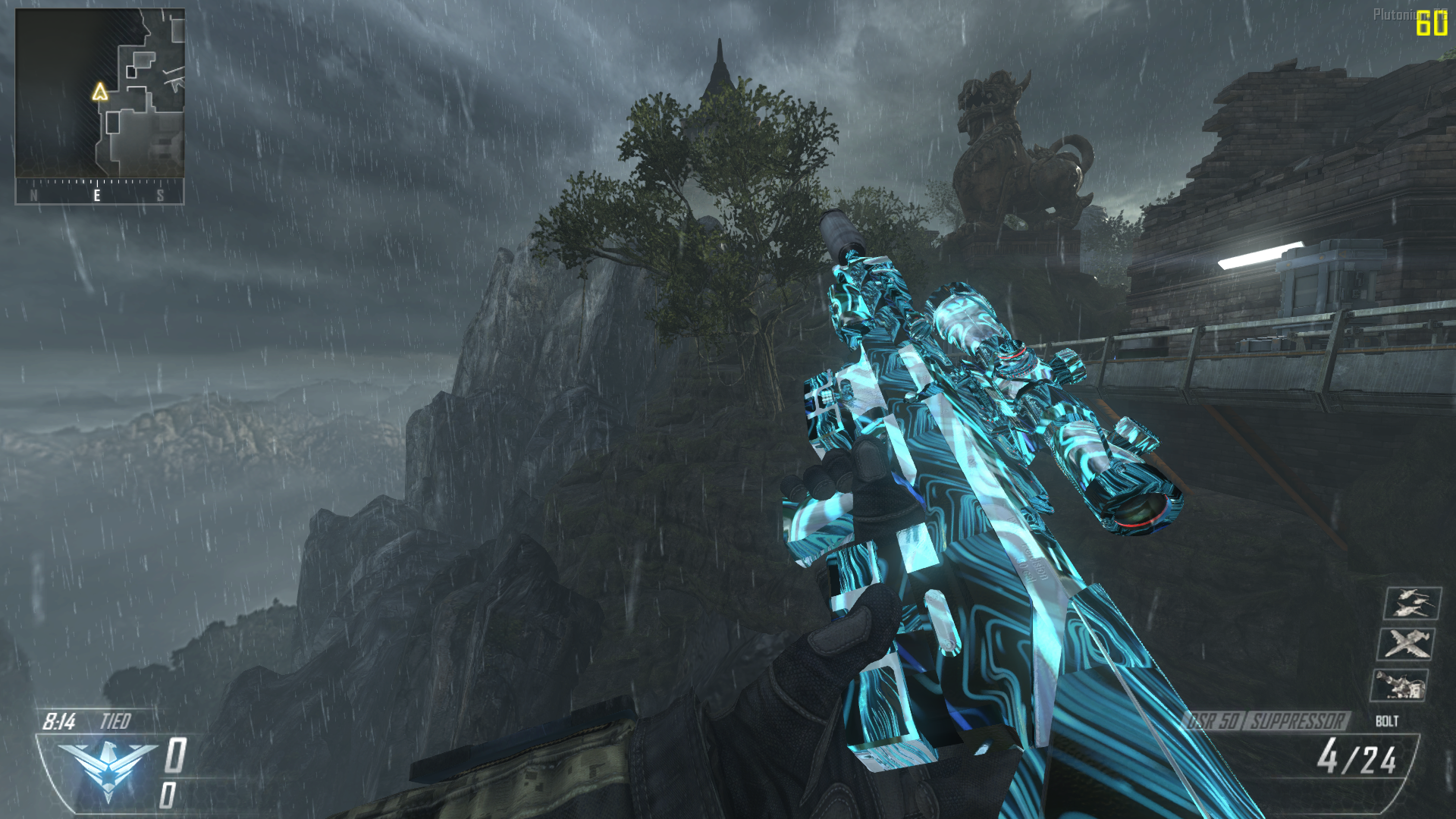Viewport: 1456px width, 819px height.
Task: Select the Warthog aircraft scorestreak icon
Action: [1405, 645]
